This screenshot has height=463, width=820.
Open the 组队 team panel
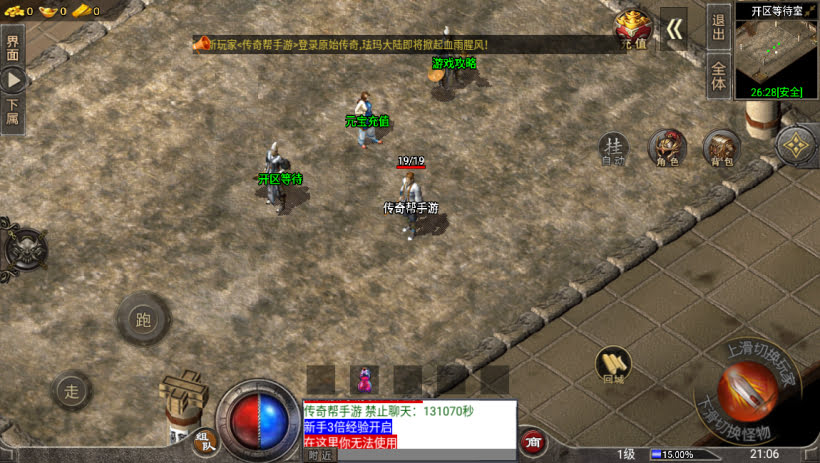[204, 441]
